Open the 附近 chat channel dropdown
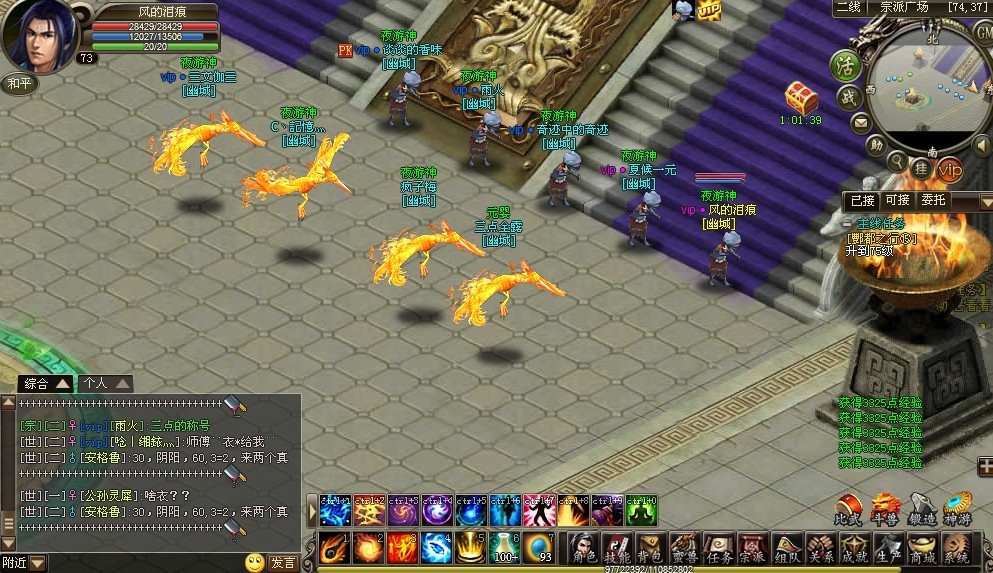This screenshot has height=573, width=993. pos(37,564)
